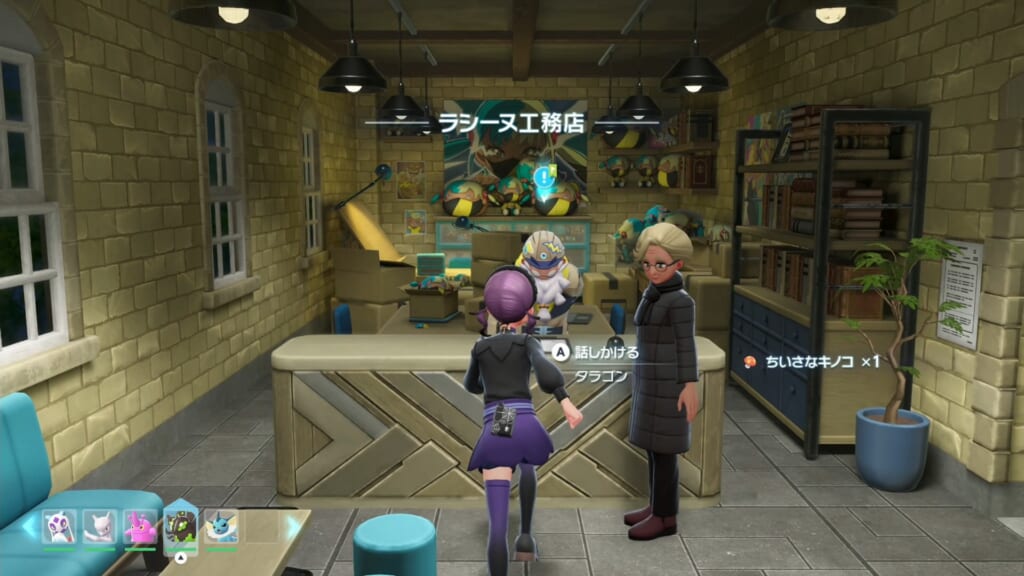
Task: Choose Mewtwo from the party bar
Action: (x=99, y=526)
